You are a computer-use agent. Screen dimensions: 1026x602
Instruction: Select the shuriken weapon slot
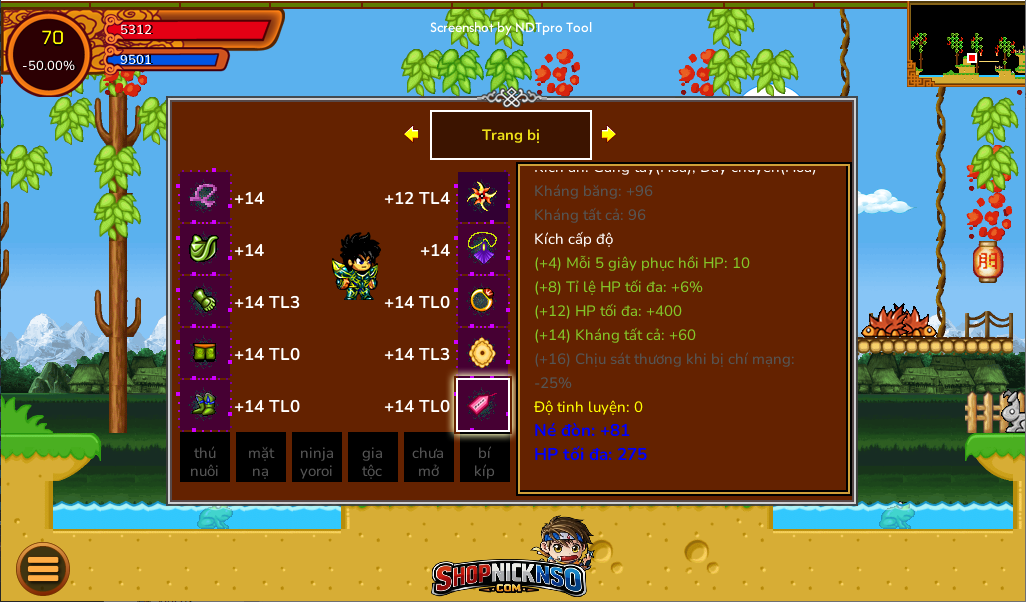[x=483, y=198]
